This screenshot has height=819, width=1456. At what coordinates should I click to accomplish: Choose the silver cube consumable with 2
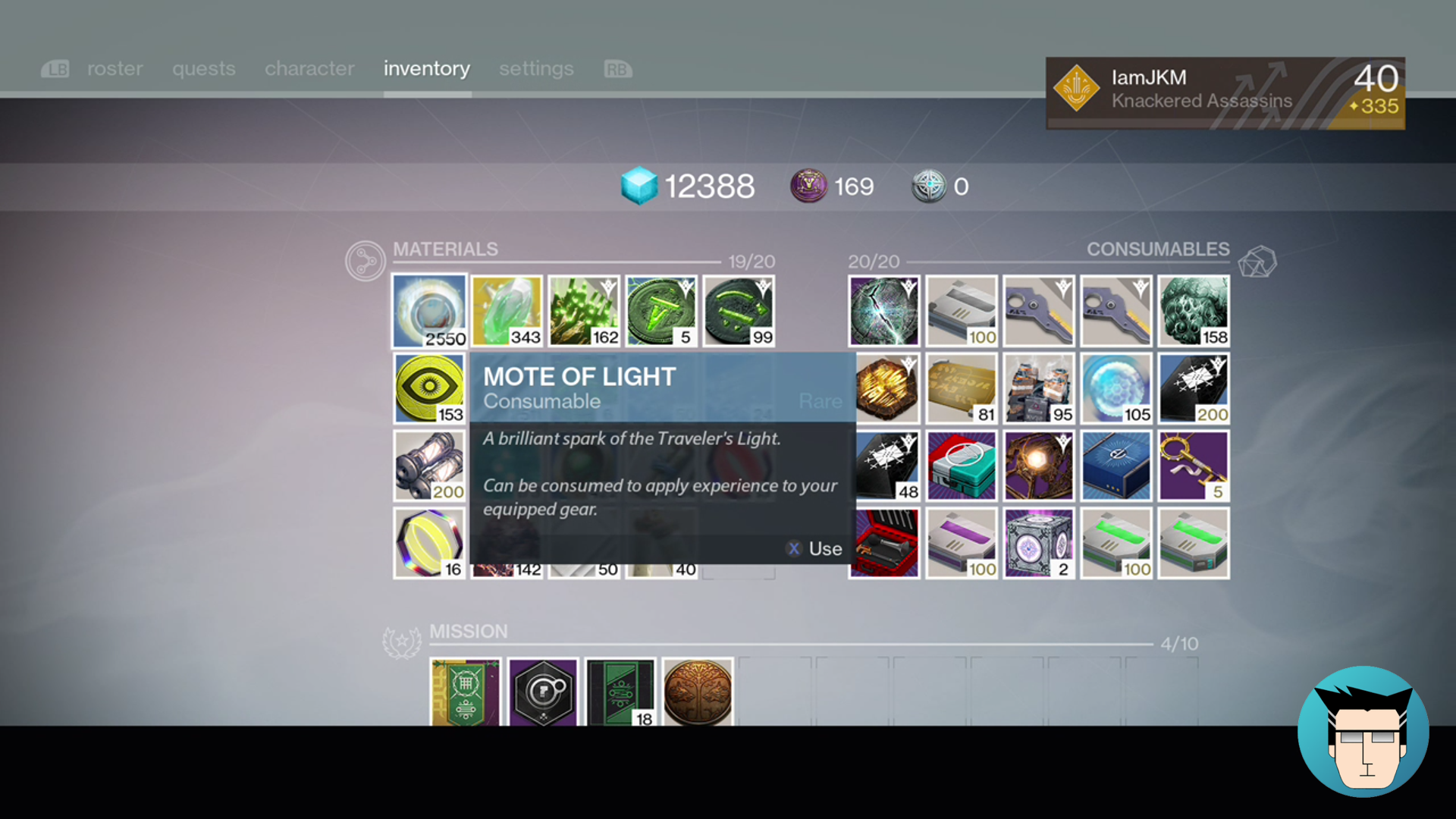(x=1039, y=543)
